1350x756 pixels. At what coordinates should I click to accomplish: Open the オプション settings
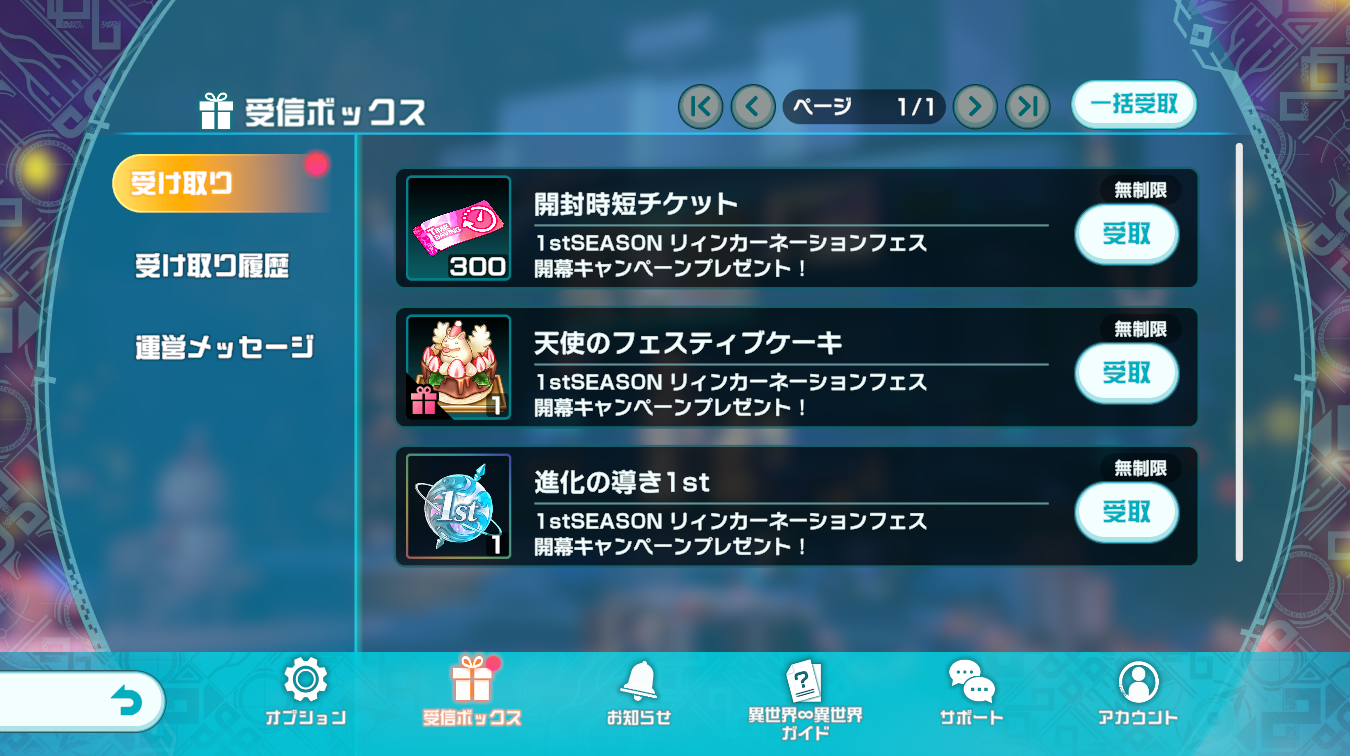click(x=305, y=691)
